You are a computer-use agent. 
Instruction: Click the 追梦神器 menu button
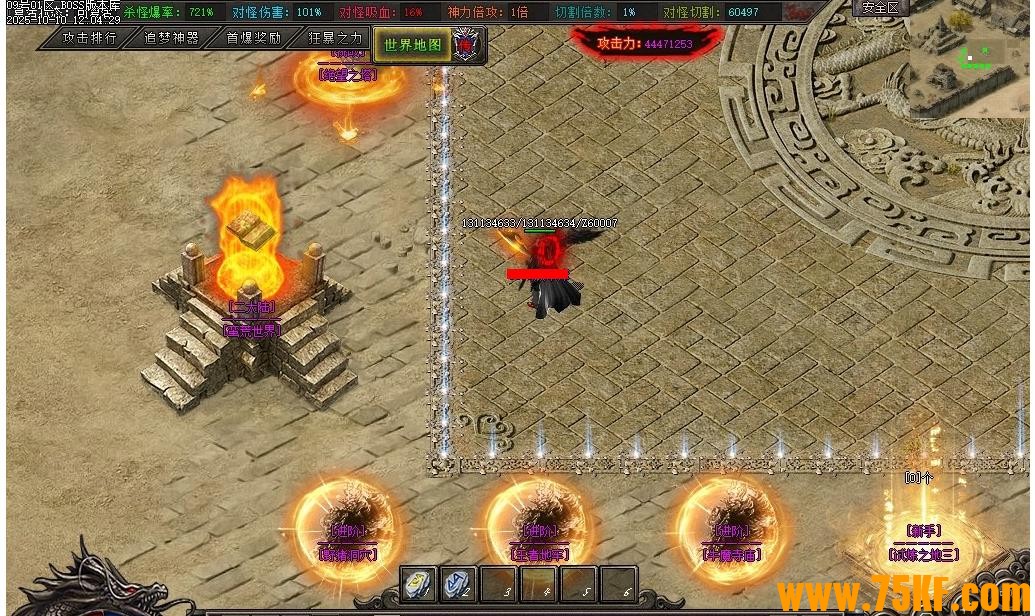pos(171,38)
